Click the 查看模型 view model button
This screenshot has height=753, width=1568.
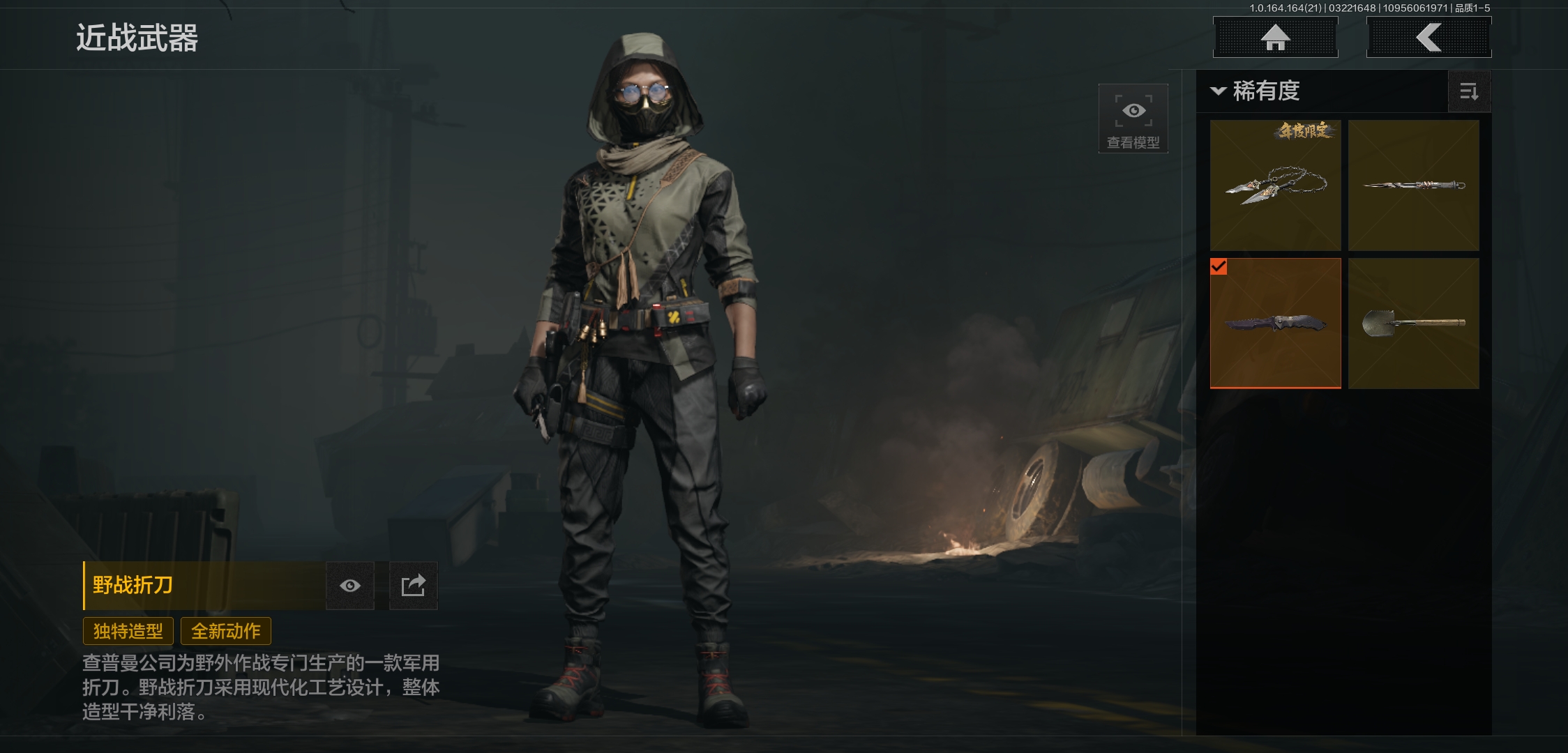[x=1133, y=119]
